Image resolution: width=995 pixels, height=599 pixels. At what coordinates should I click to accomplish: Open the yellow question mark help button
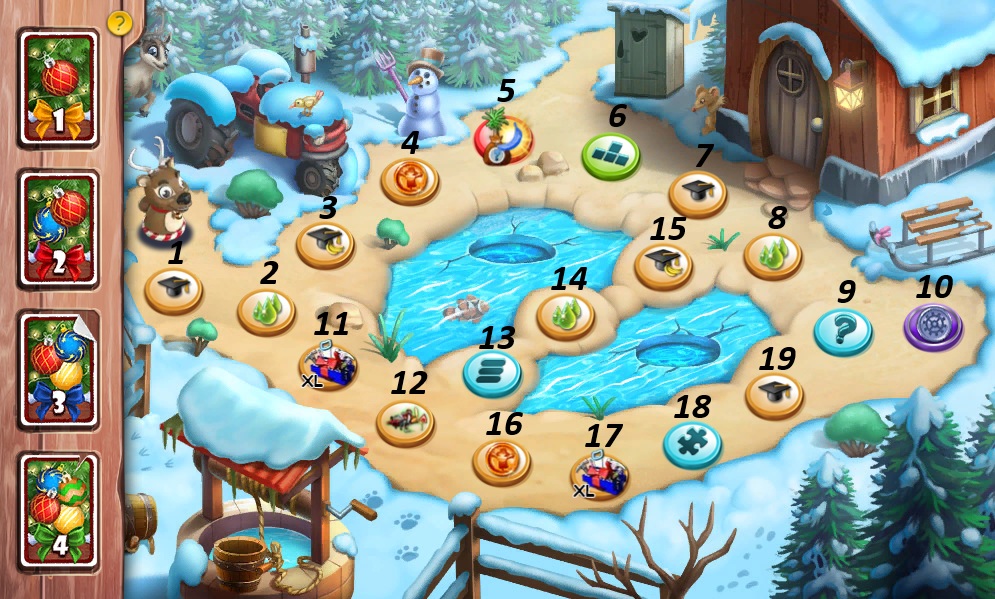(119, 22)
